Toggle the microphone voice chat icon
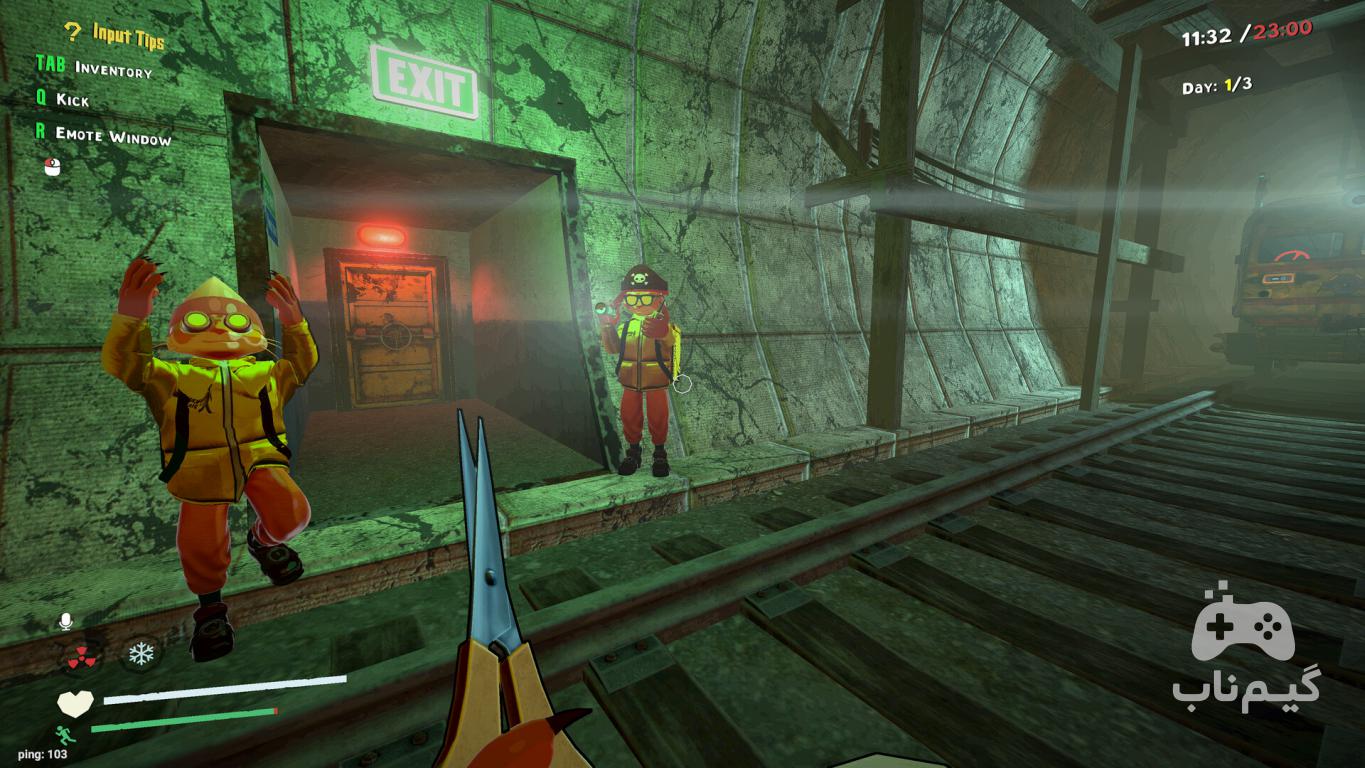Image resolution: width=1365 pixels, height=768 pixels. pyautogui.click(x=66, y=622)
